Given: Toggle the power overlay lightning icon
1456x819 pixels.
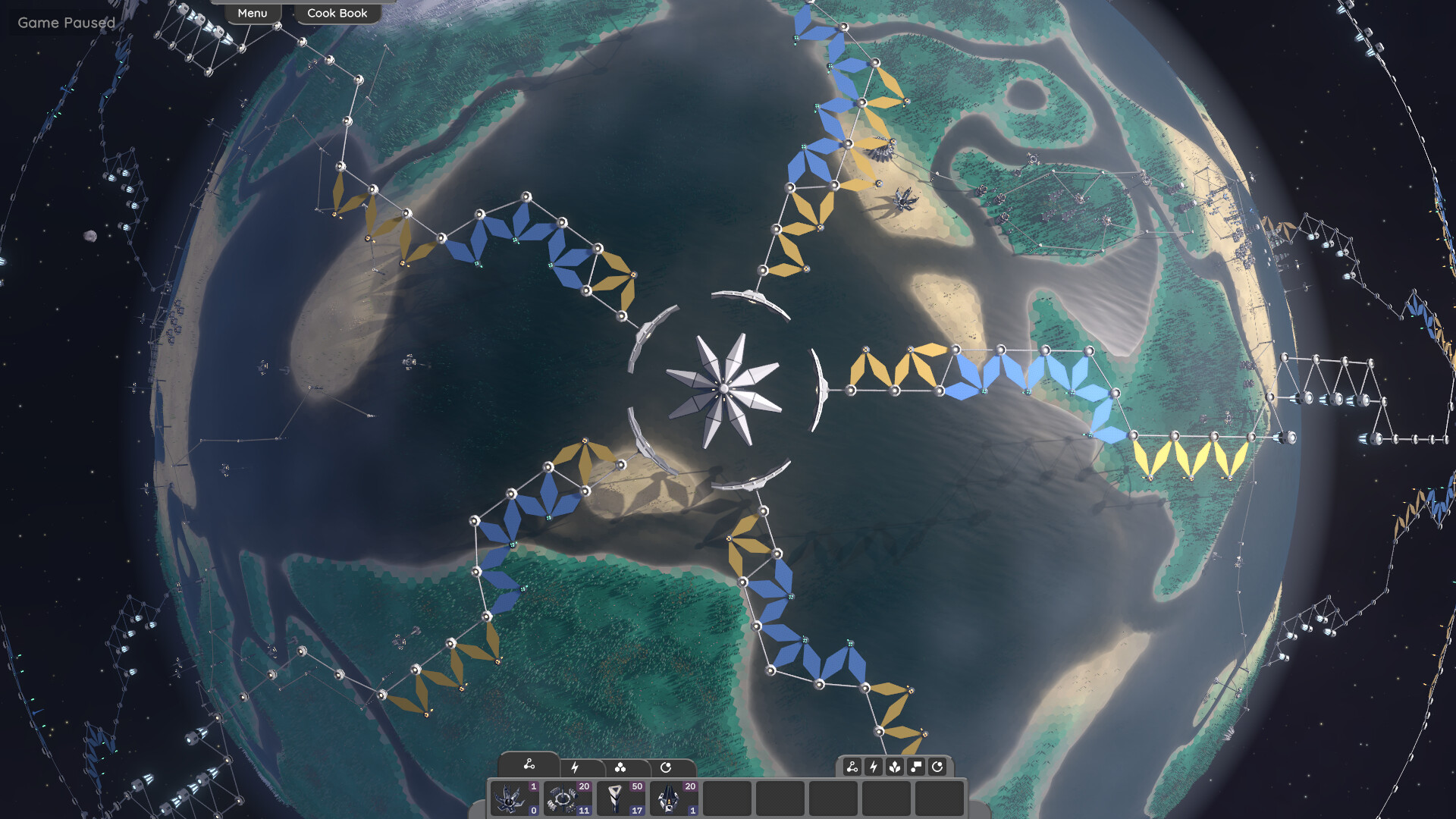Looking at the screenshot, I should click(874, 767).
